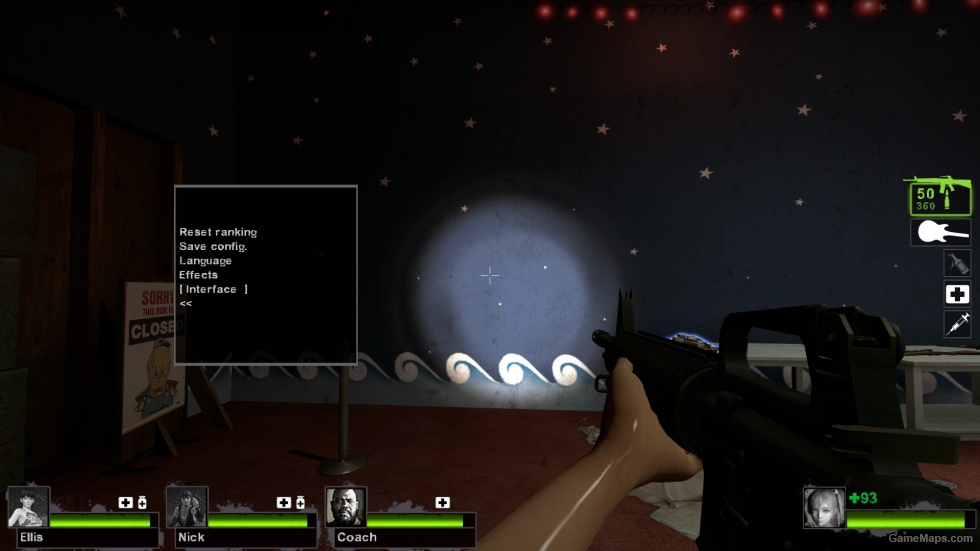Select the assault rifle weapon slot
This screenshot has height=551, width=980.
point(940,198)
